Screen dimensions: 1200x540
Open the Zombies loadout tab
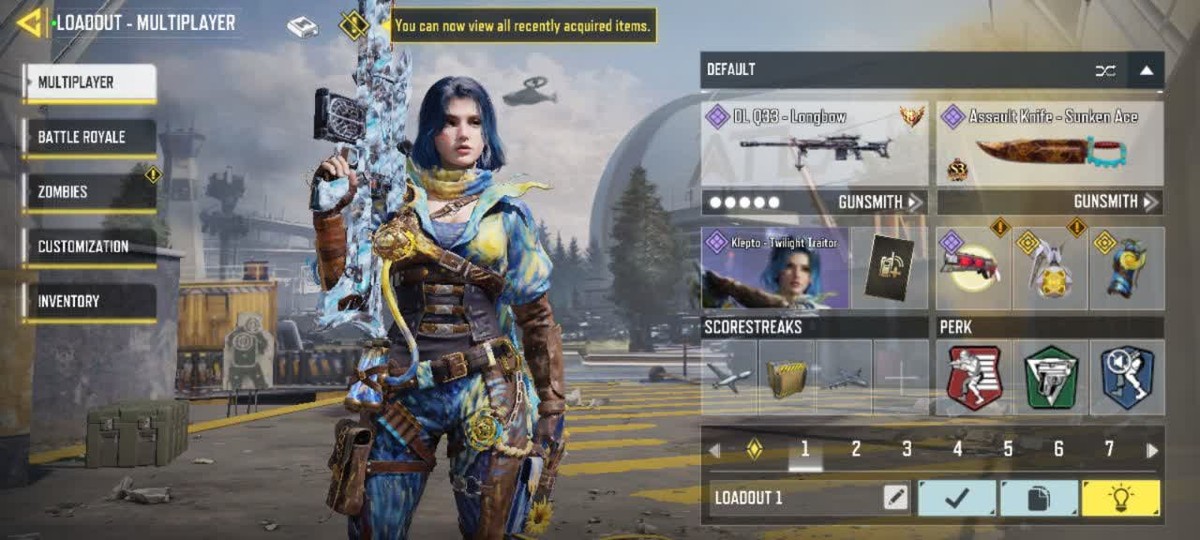click(x=90, y=192)
